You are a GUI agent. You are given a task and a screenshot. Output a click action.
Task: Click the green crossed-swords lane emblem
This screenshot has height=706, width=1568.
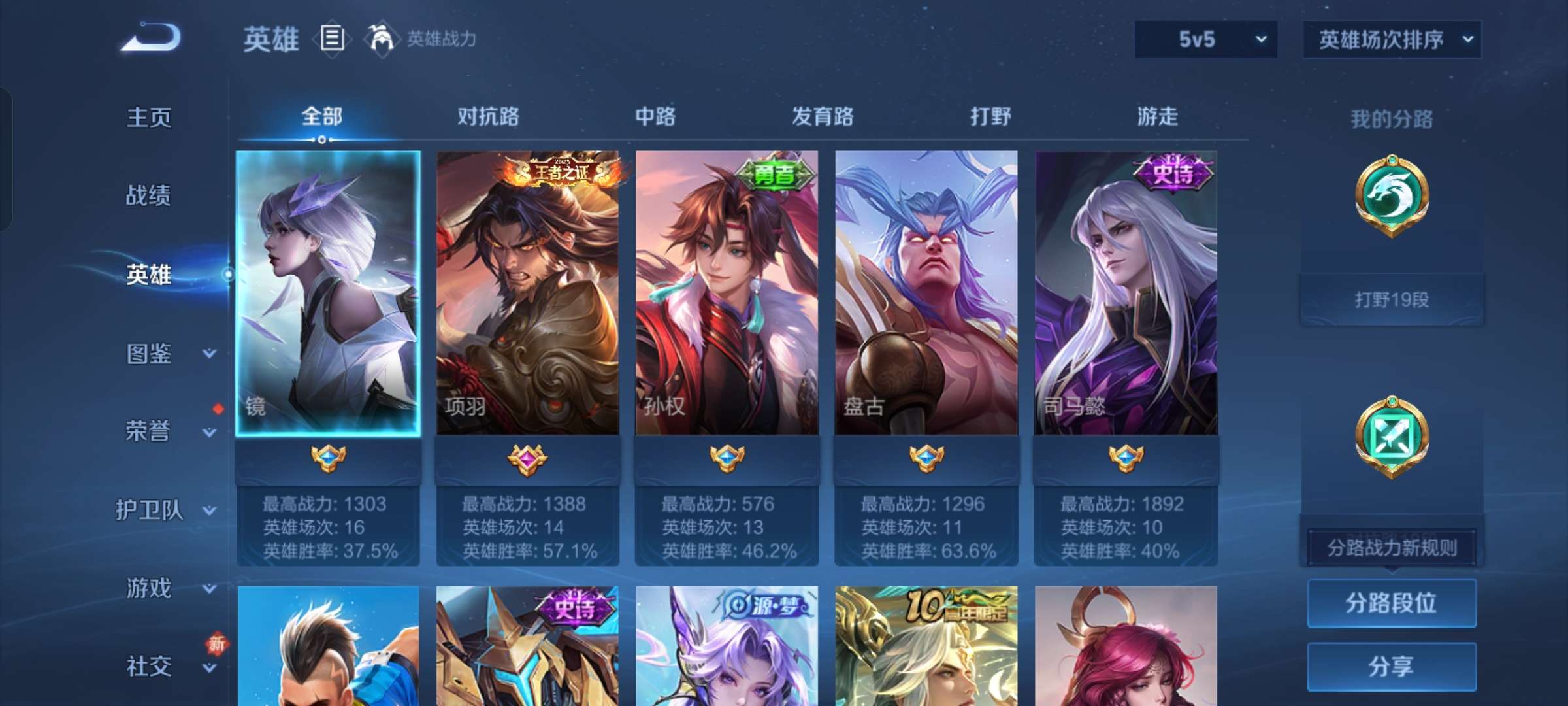pos(1392,437)
